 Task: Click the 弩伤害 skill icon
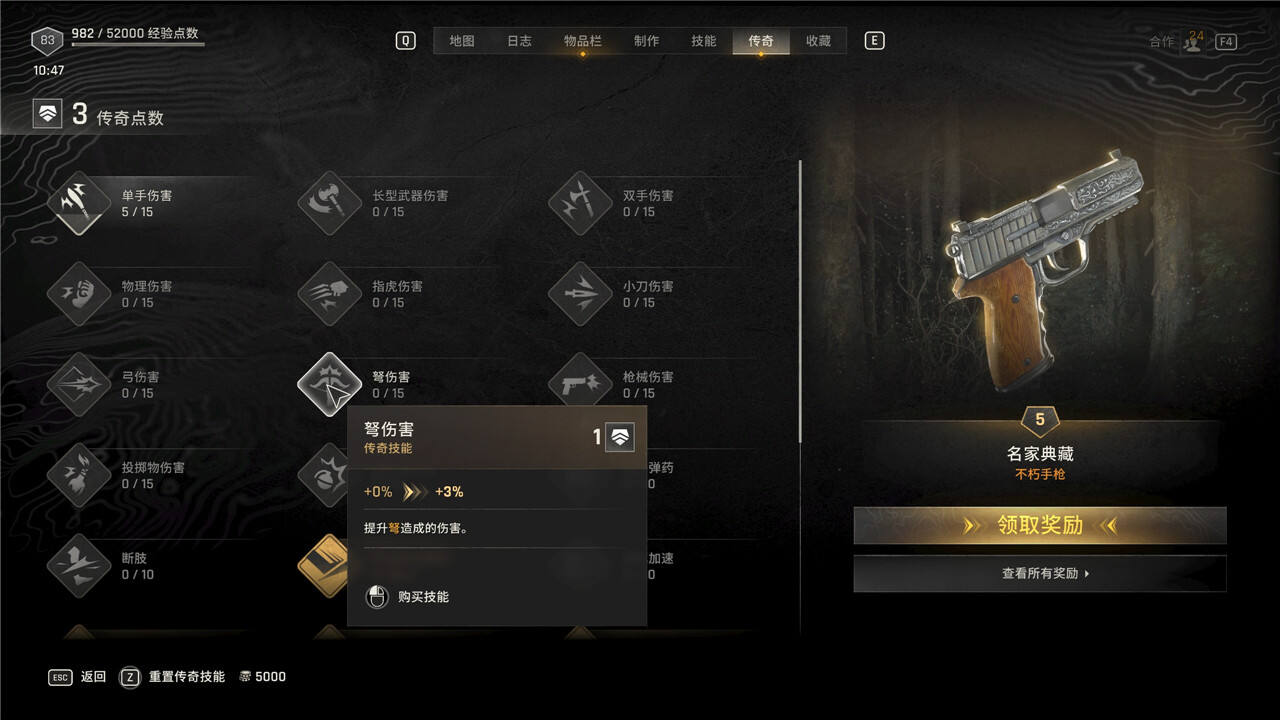pyautogui.click(x=329, y=385)
